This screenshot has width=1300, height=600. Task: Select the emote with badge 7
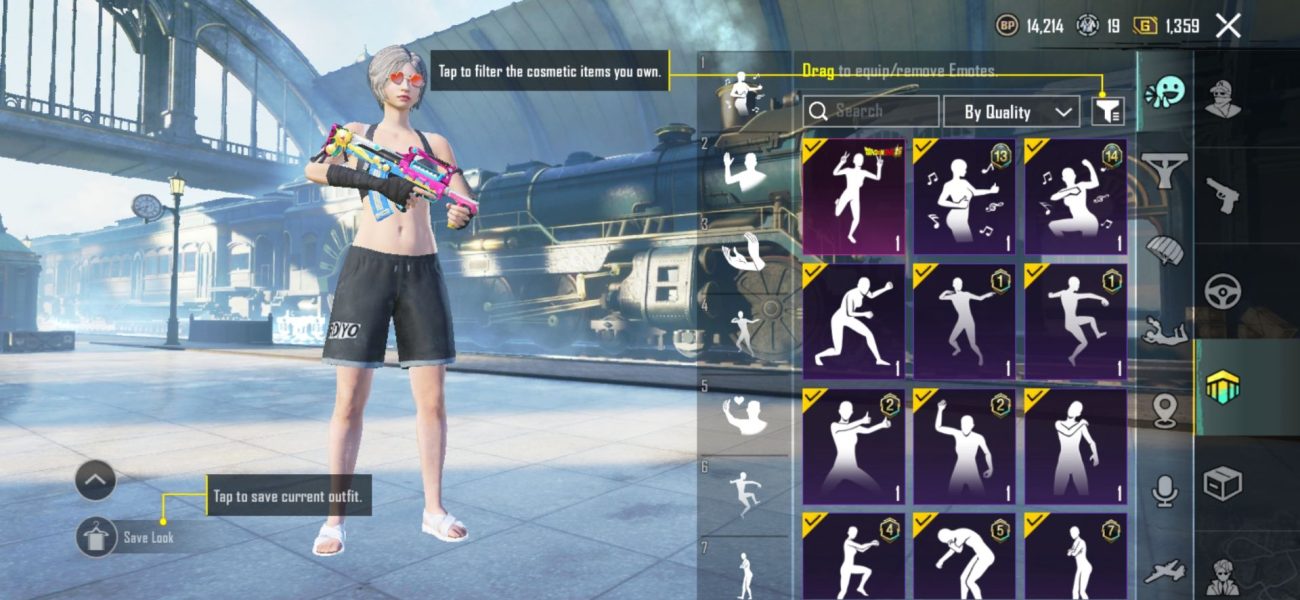click(x=1075, y=556)
